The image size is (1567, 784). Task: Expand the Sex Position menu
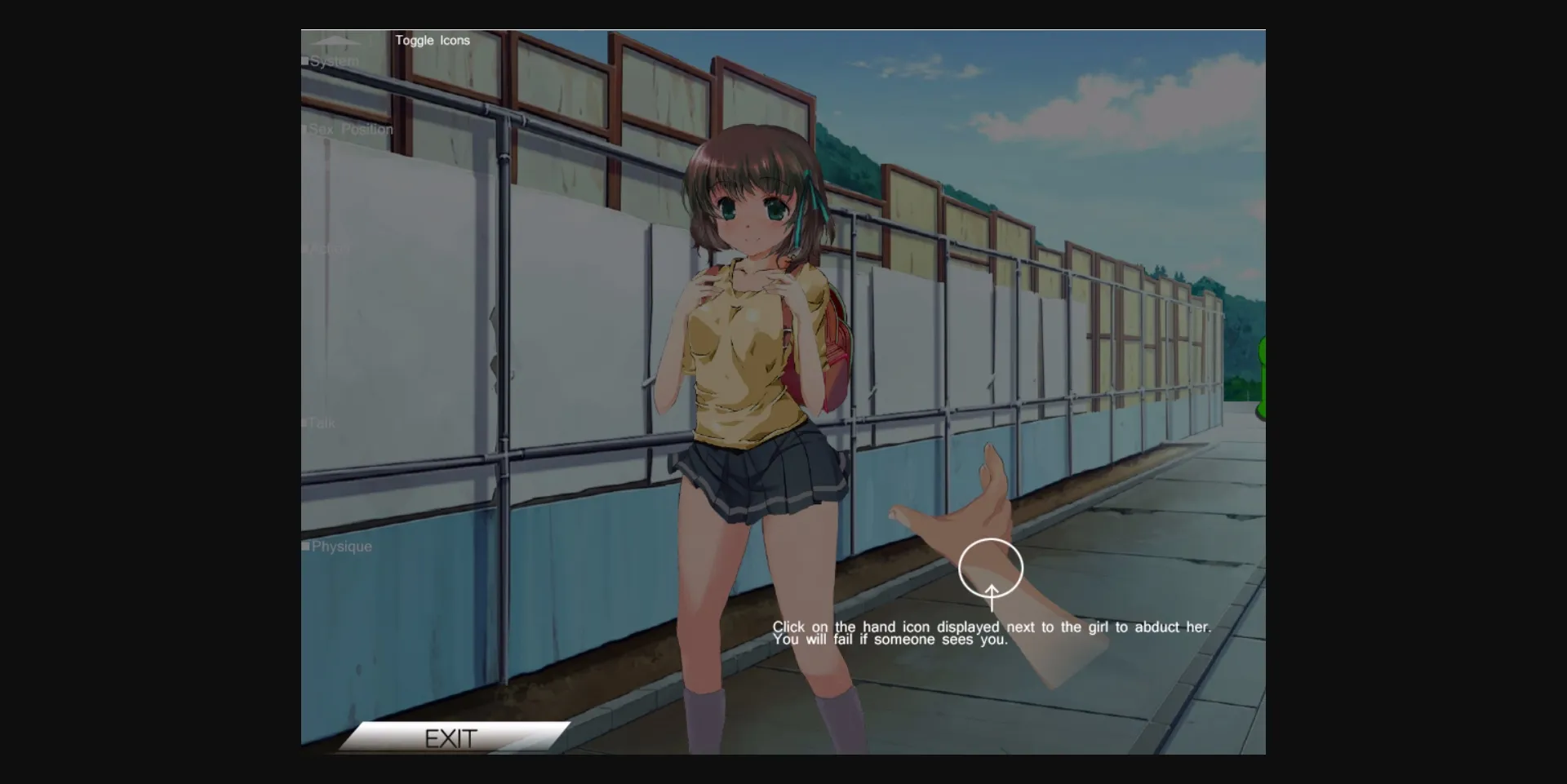point(349,129)
